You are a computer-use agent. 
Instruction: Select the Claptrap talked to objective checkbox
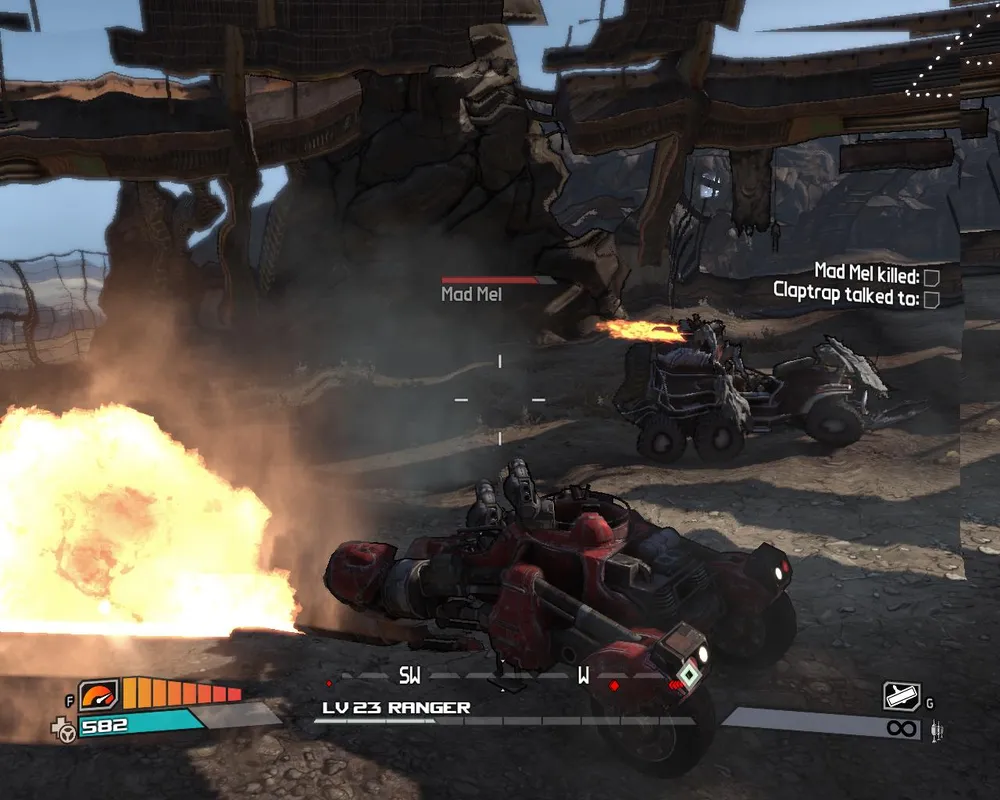pos(931,298)
